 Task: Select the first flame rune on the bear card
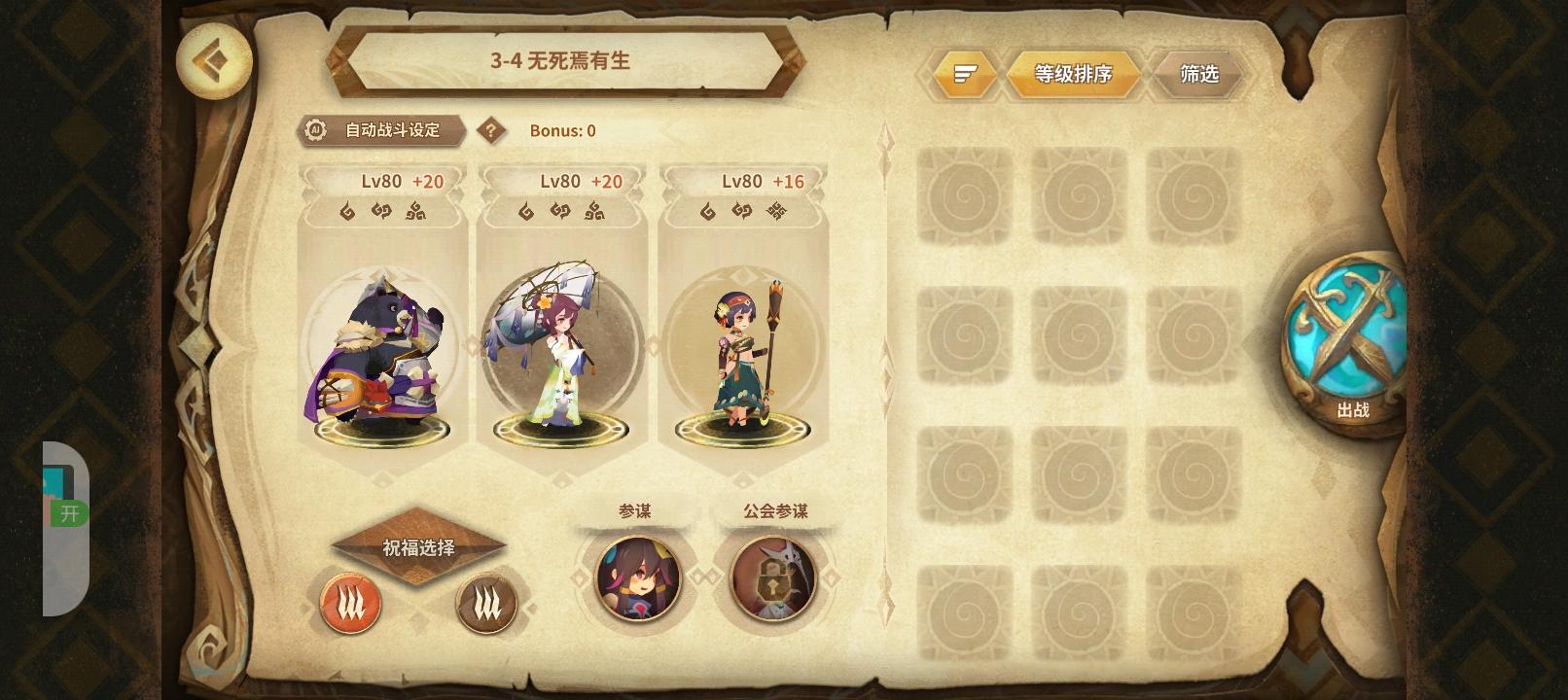point(348,212)
